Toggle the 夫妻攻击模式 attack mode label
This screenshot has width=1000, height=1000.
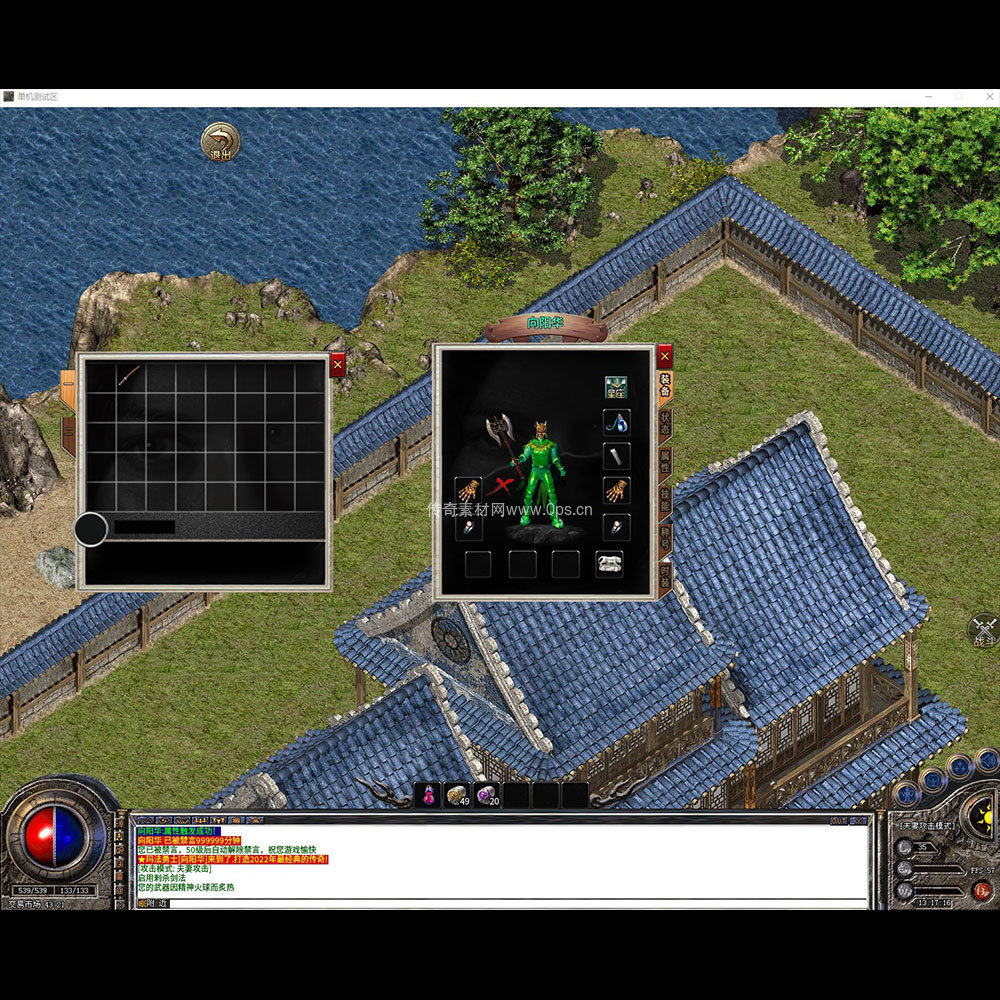click(926, 826)
